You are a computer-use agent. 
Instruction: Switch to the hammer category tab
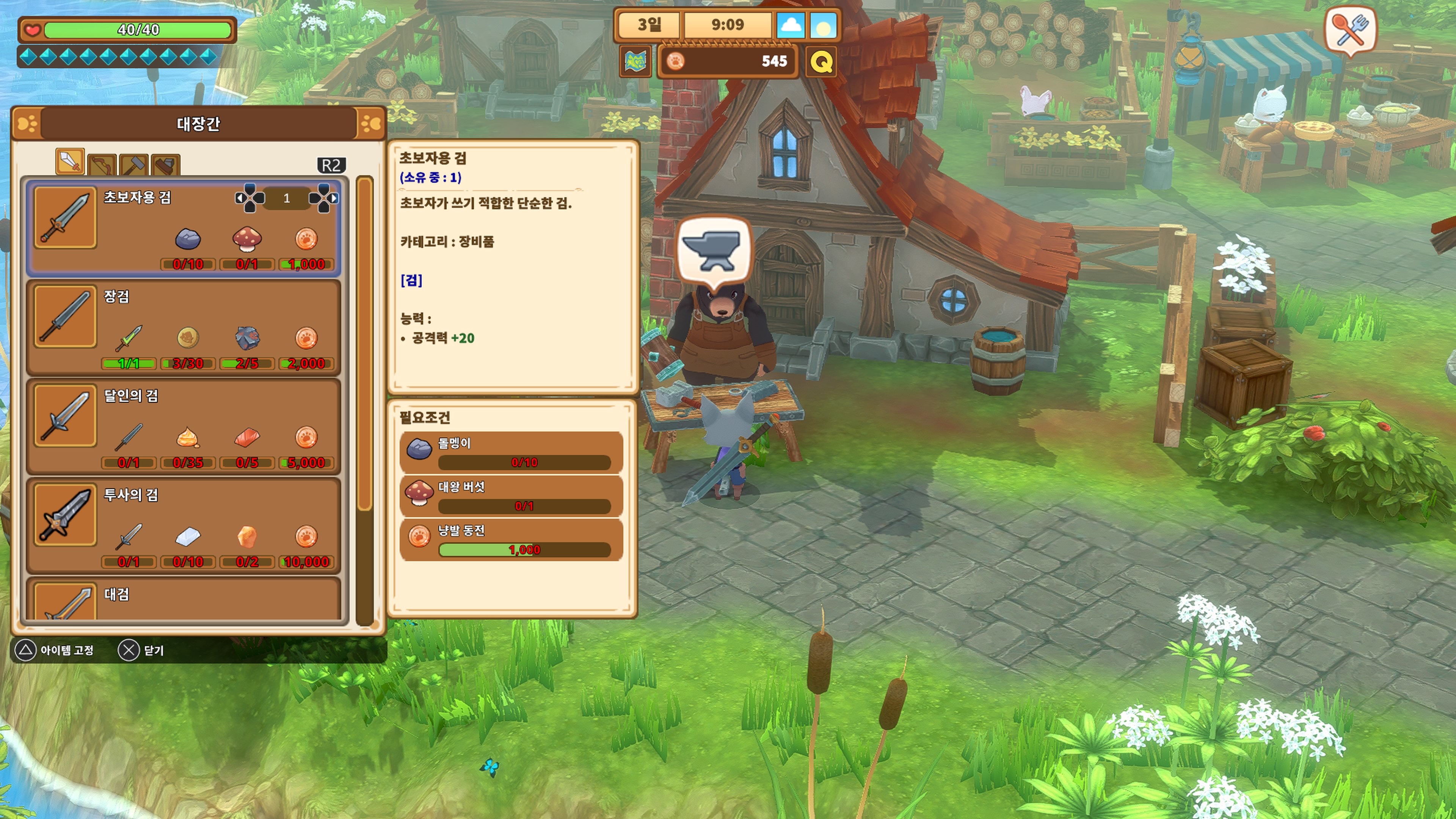coord(134,165)
